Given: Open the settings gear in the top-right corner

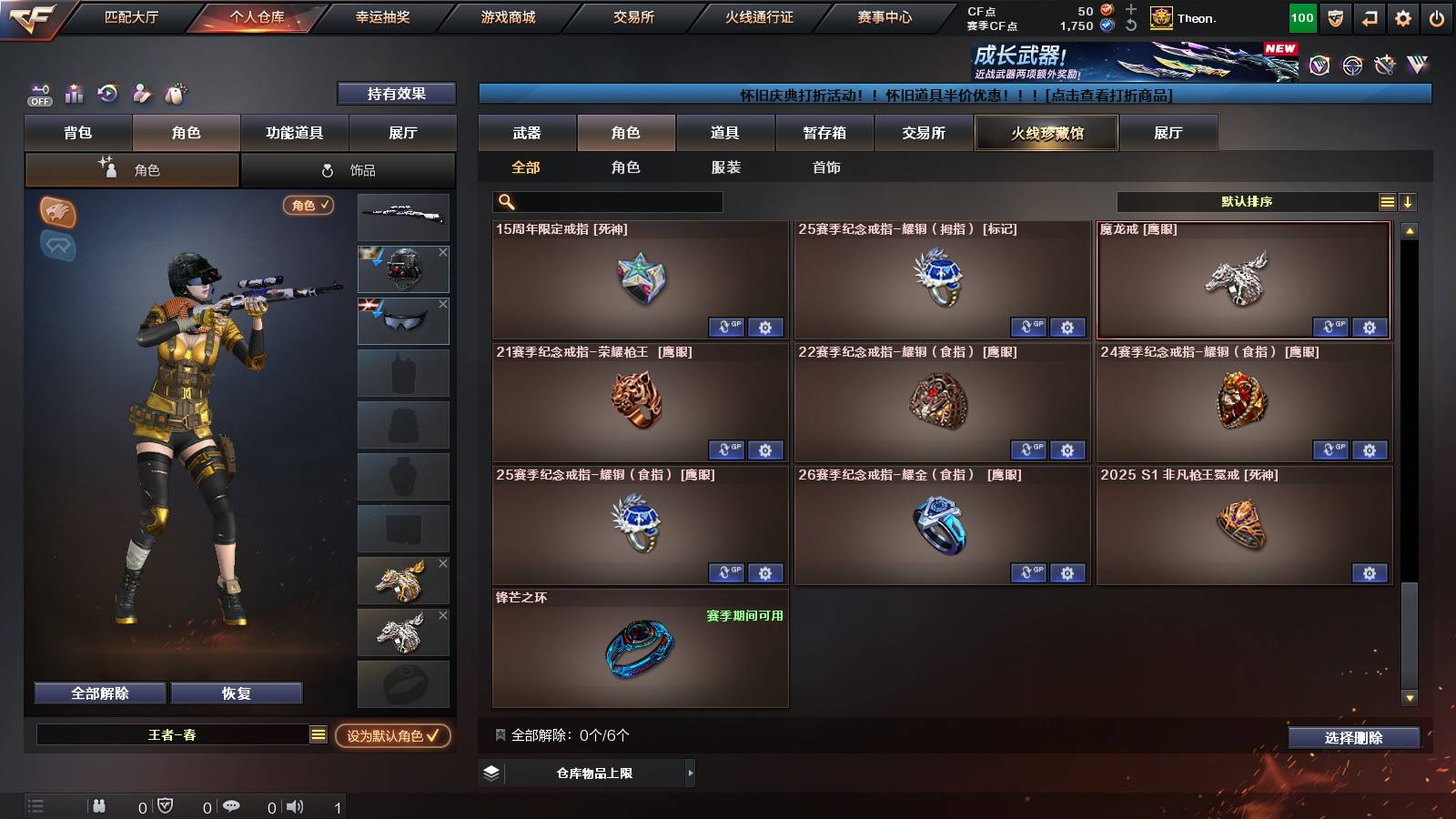Looking at the screenshot, I should (x=1402, y=16).
